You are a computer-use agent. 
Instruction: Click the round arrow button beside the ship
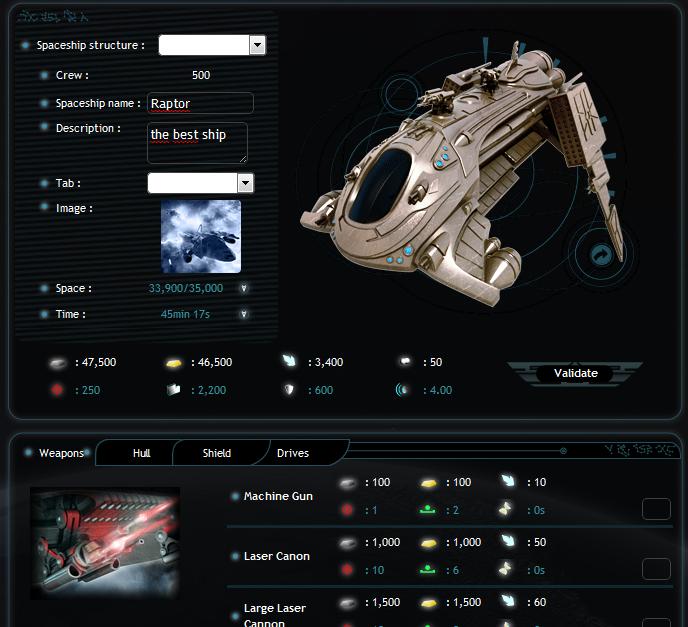tap(600, 255)
